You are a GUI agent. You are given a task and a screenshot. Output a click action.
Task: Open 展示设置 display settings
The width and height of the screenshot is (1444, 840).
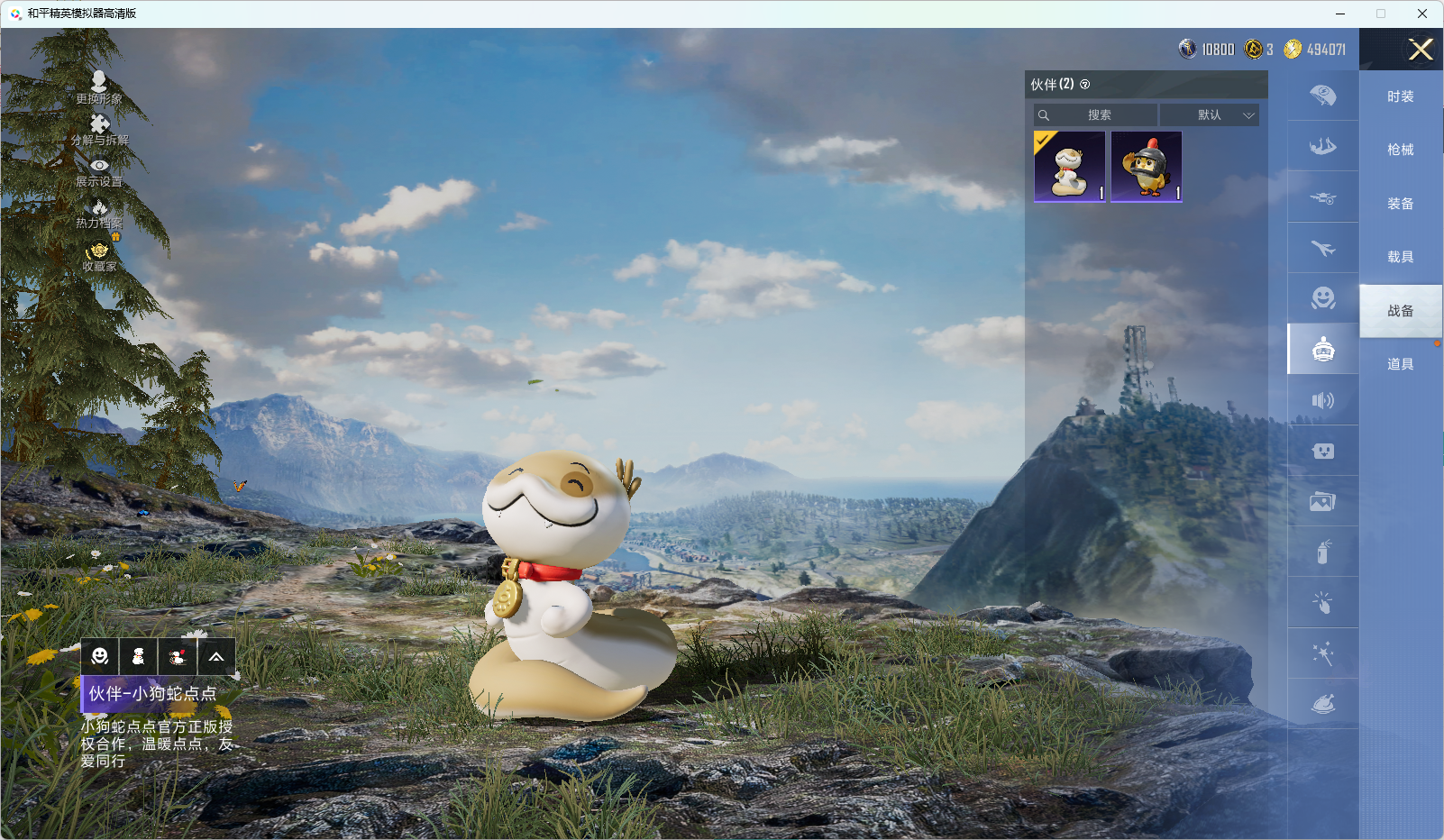99,171
